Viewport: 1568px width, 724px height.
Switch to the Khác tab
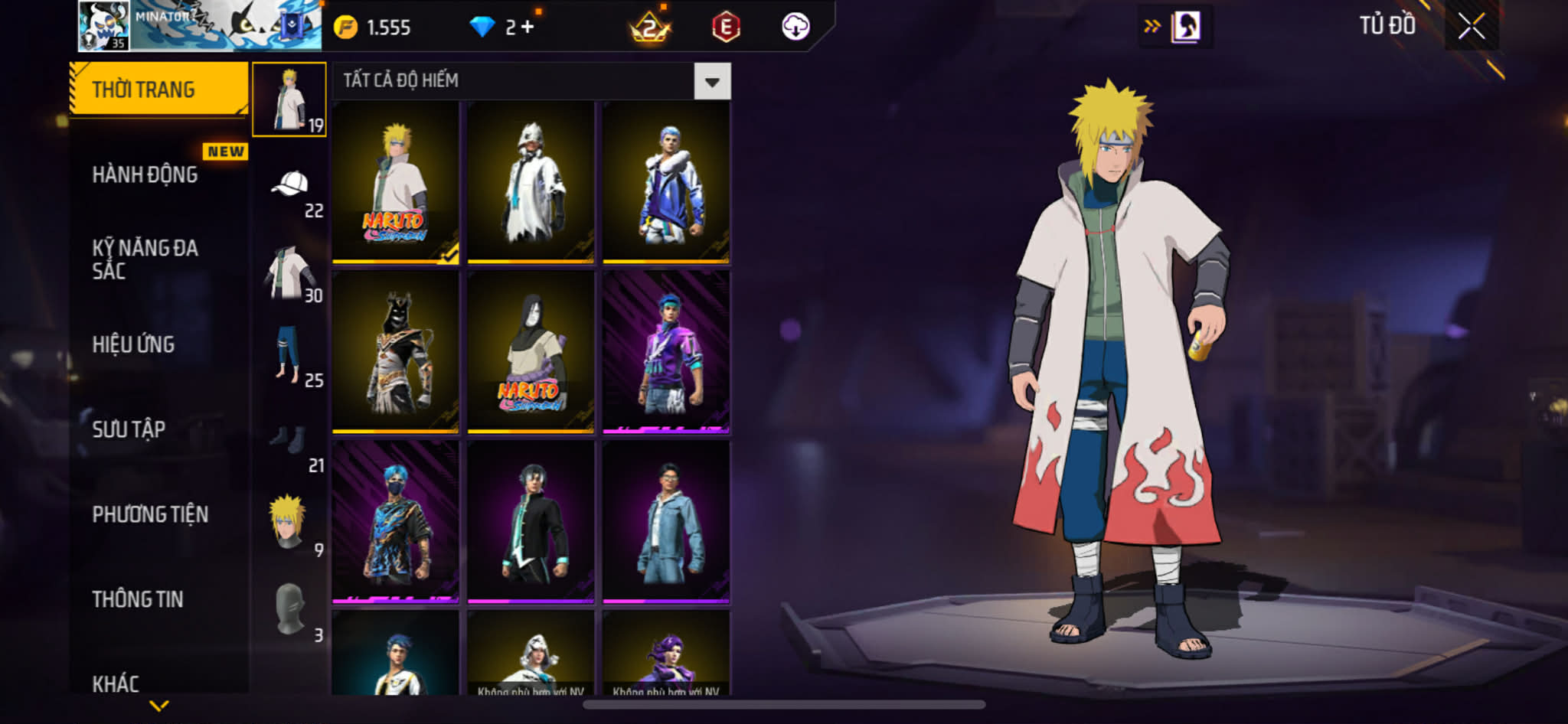point(116,683)
